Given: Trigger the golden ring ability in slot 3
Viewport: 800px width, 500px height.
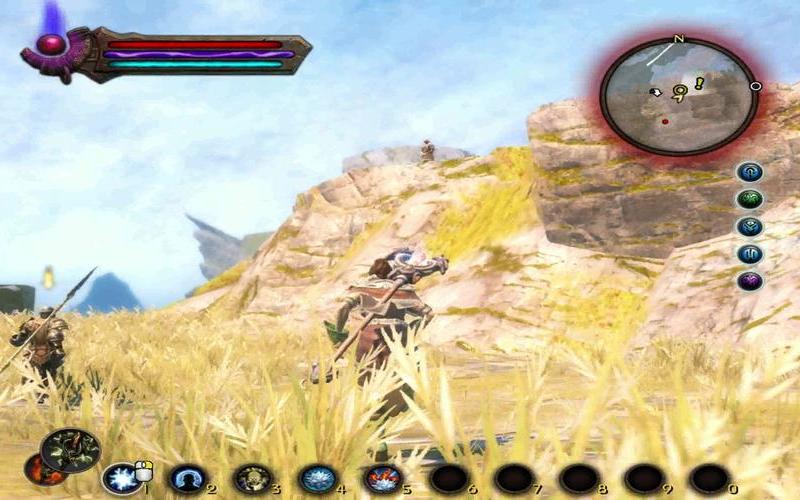Looking at the screenshot, I should pos(252,478).
